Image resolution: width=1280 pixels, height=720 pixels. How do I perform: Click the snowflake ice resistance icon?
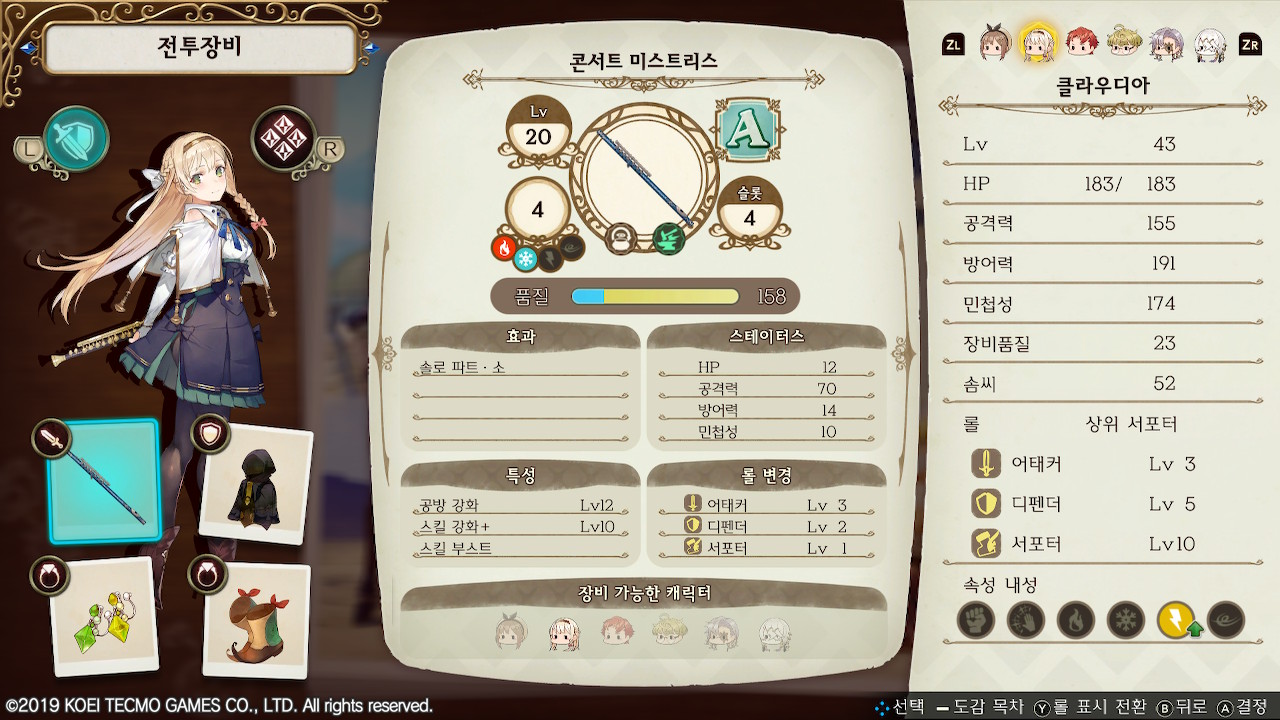tap(1126, 621)
